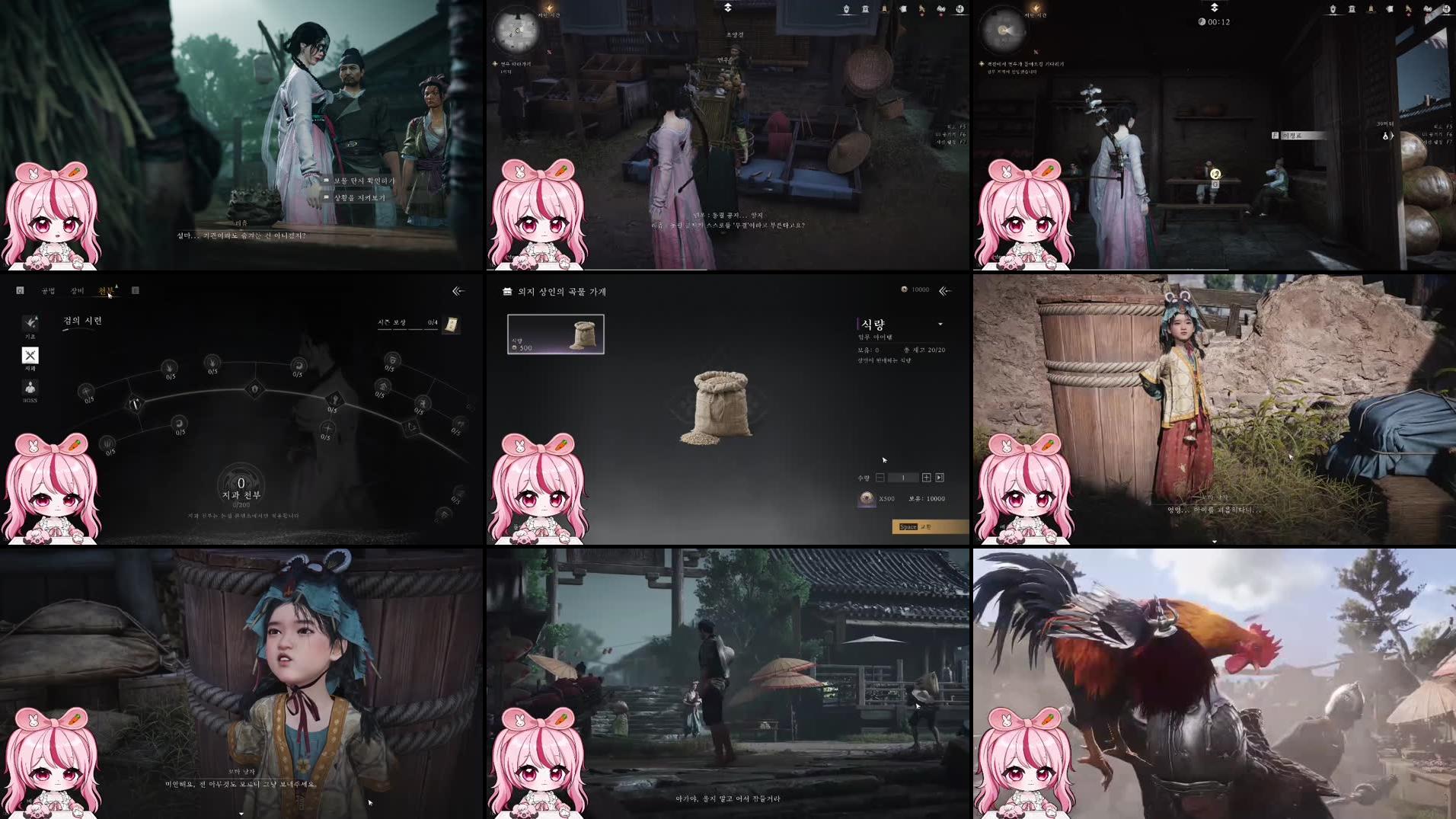
Task: Click the coin currency icon next to 10000
Action: coord(903,290)
